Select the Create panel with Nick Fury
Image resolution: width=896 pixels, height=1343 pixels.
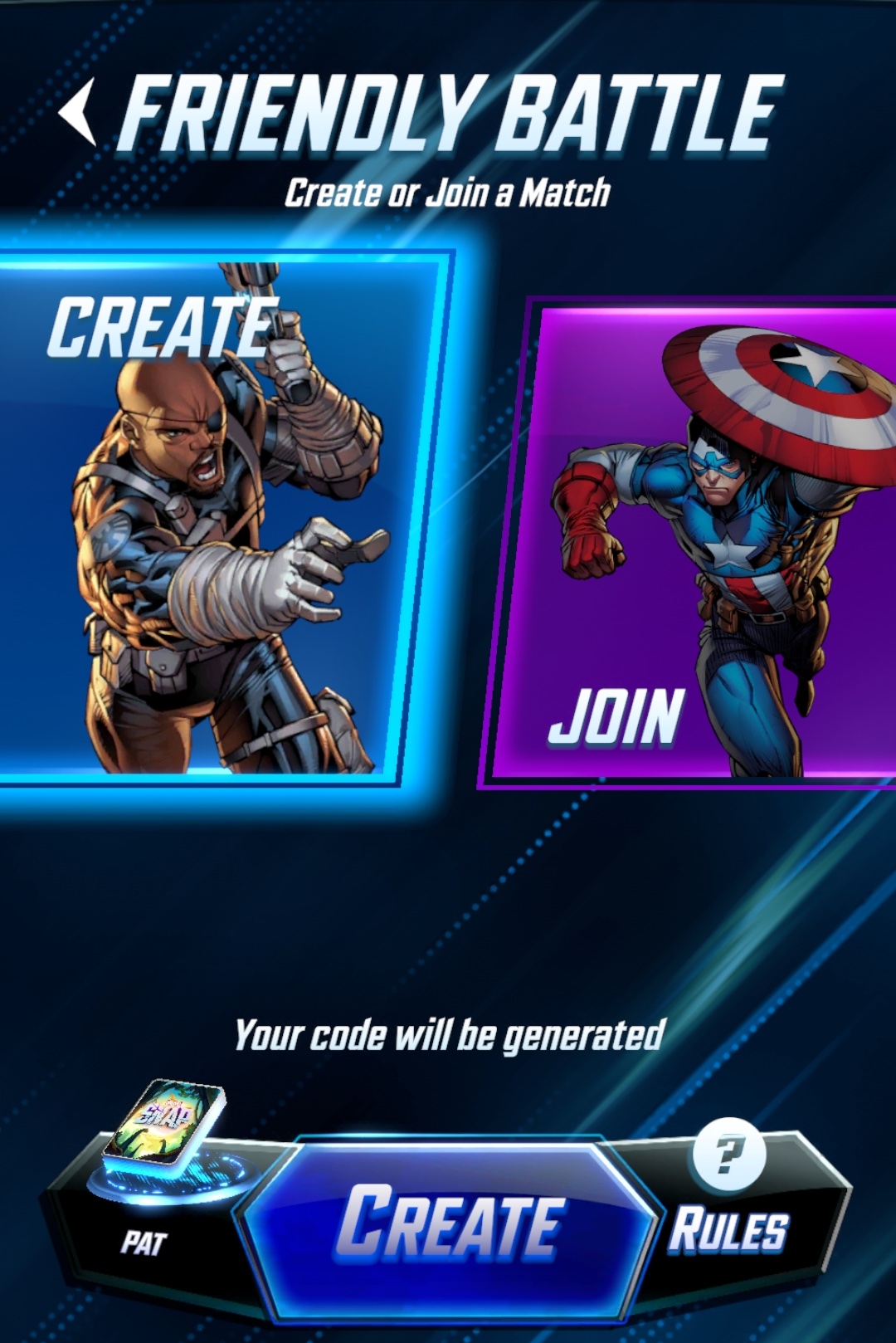pos(220,519)
